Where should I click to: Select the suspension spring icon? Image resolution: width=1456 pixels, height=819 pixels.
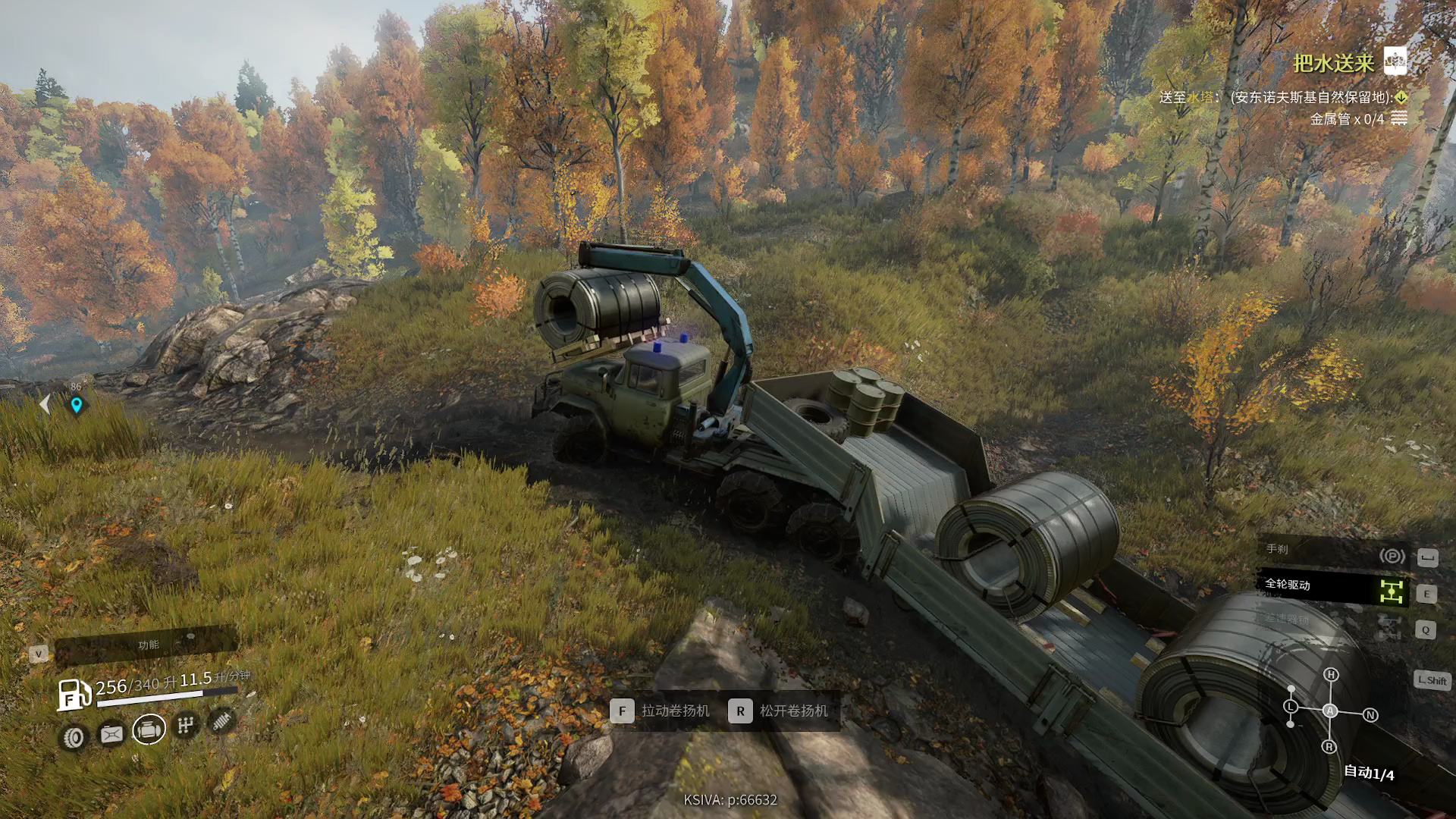pyautogui.click(x=221, y=720)
